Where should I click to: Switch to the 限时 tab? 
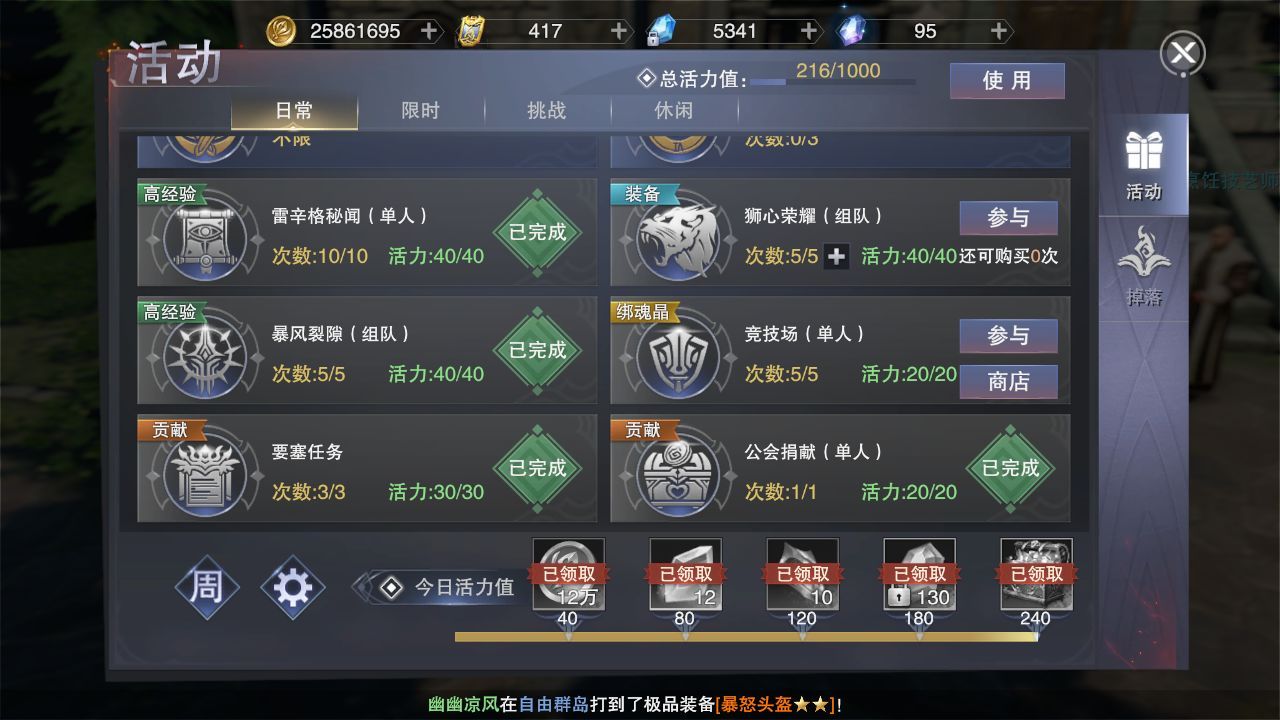[x=418, y=112]
